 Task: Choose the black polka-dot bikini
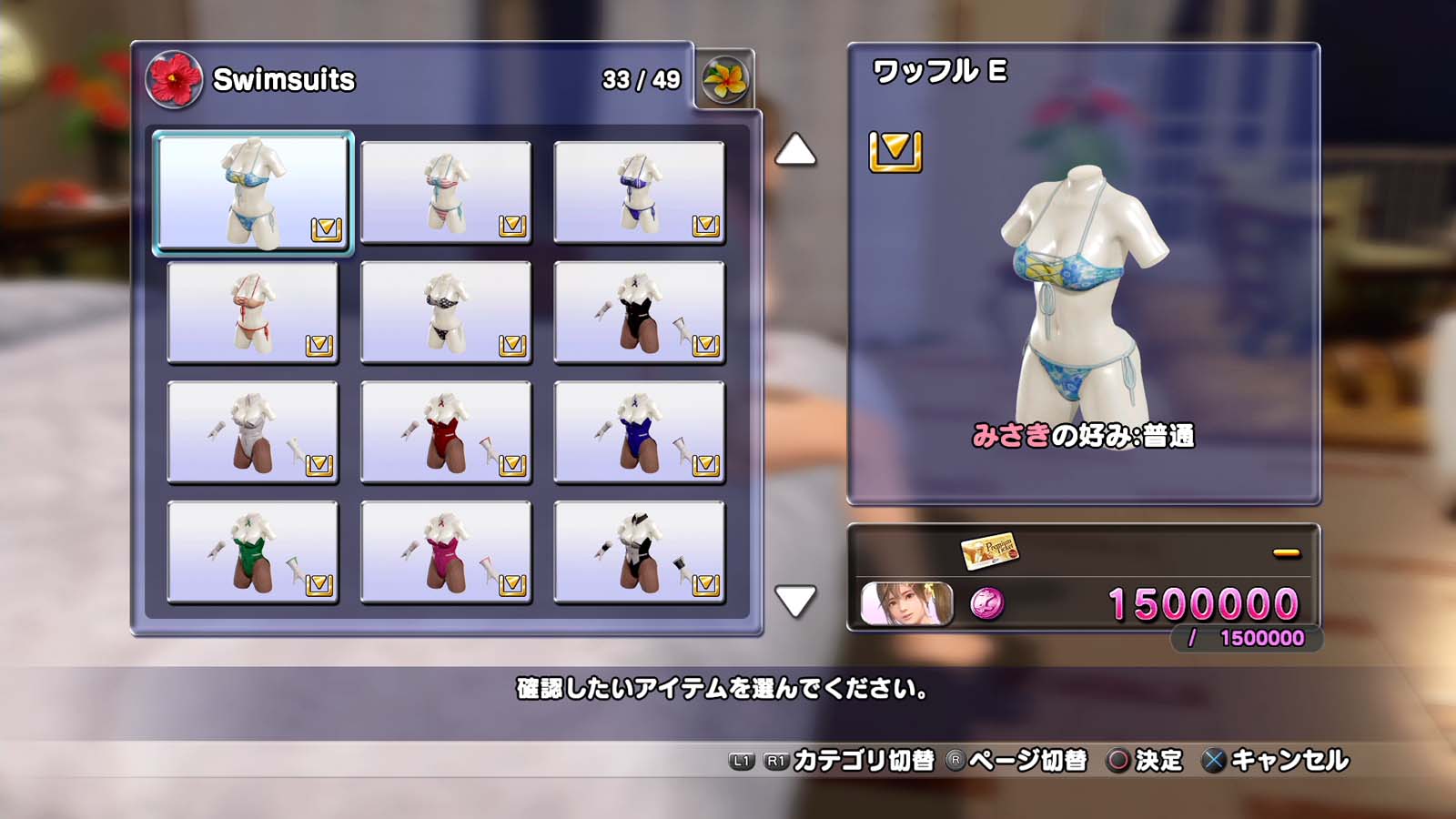click(446, 312)
